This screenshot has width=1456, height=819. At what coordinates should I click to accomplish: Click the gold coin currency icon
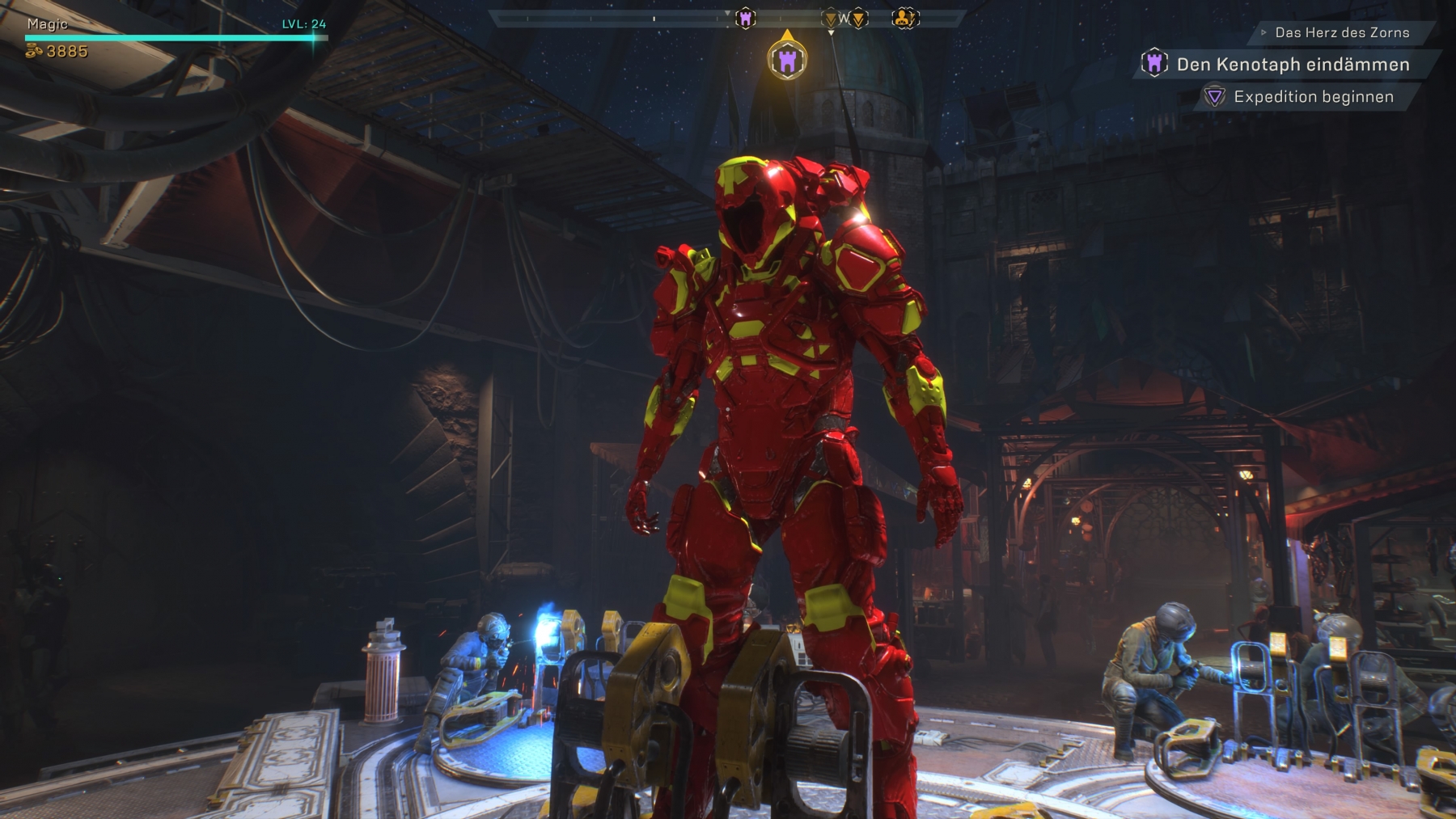tap(34, 52)
